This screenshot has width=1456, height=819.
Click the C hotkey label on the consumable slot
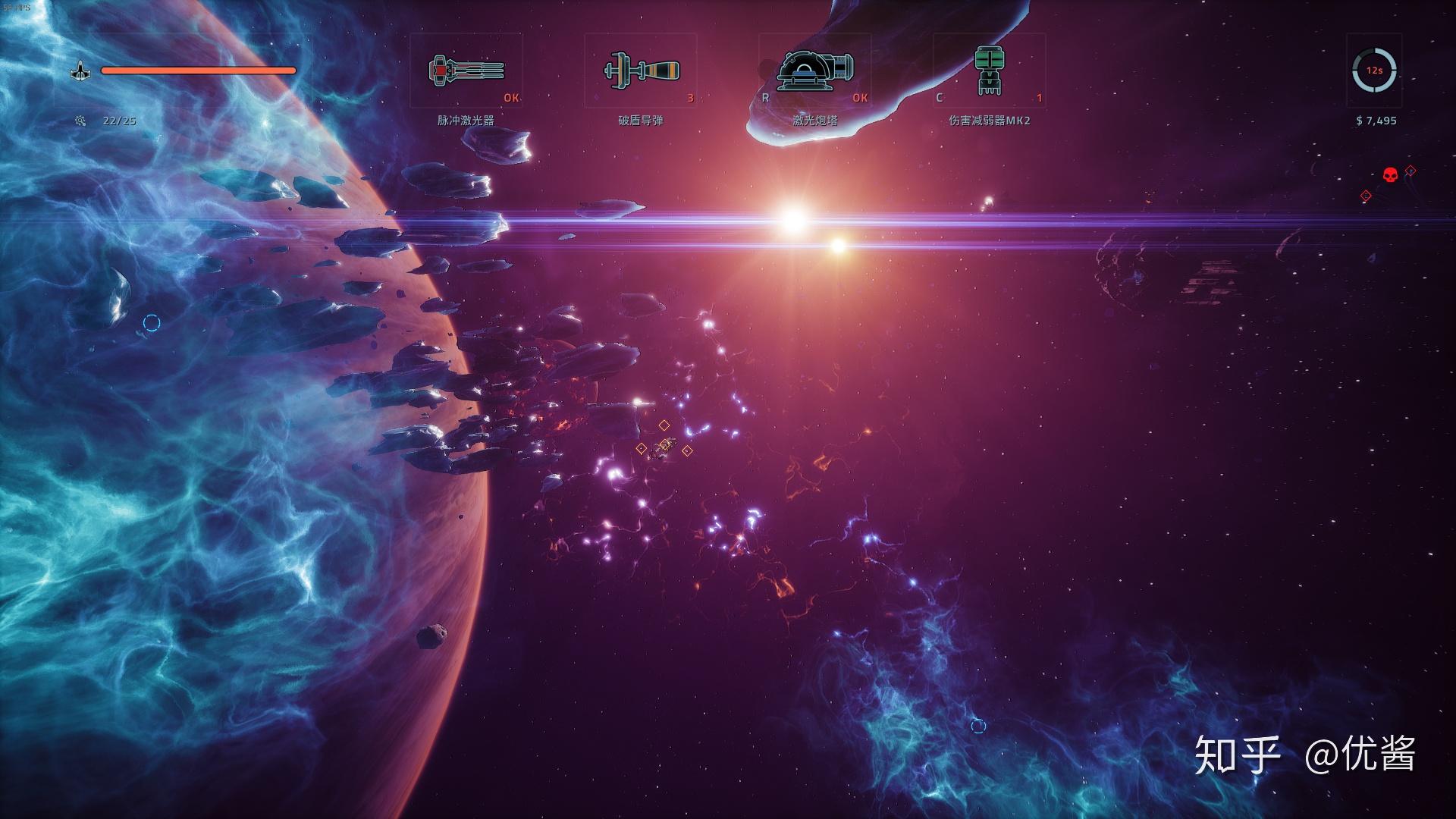(942, 97)
